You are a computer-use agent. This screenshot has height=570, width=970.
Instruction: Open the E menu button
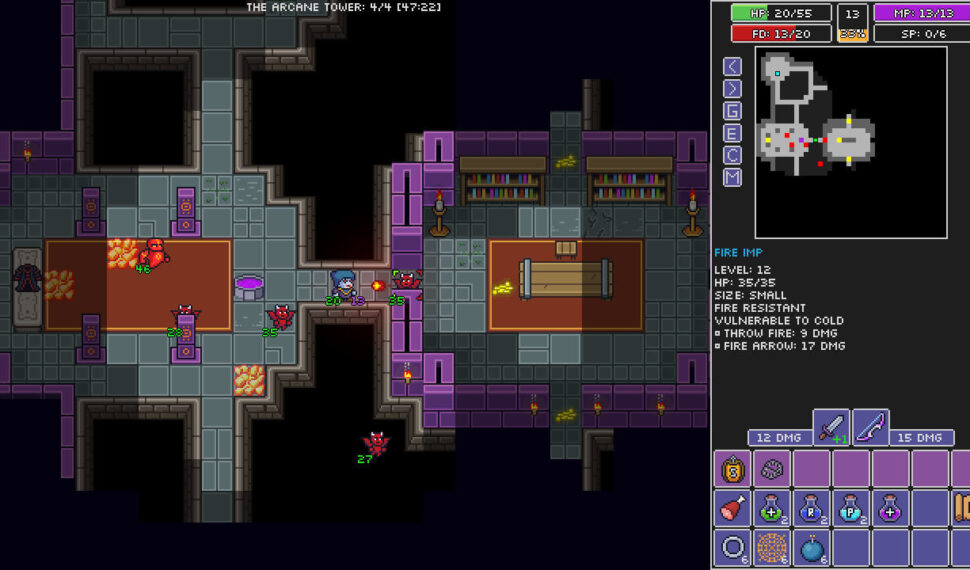pyautogui.click(x=733, y=133)
